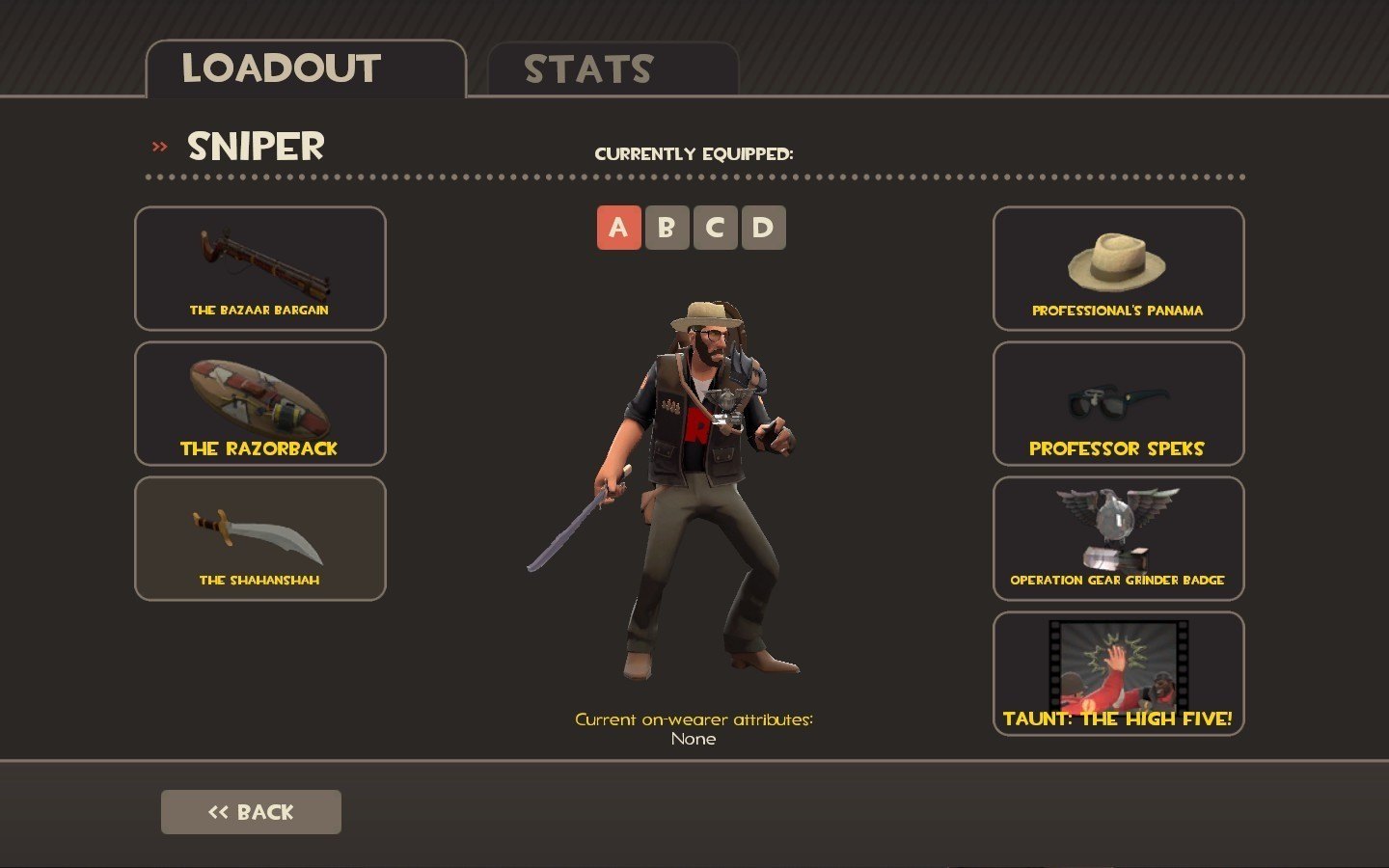The height and width of the screenshot is (868, 1389).
Task: Switch to loadout preset B
Action: [x=667, y=228]
